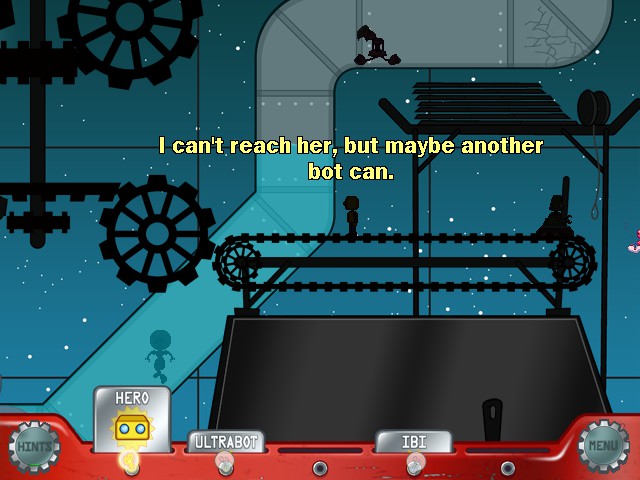Switch to the Ibi character
This screenshot has width=640, height=480.
(x=414, y=441)
